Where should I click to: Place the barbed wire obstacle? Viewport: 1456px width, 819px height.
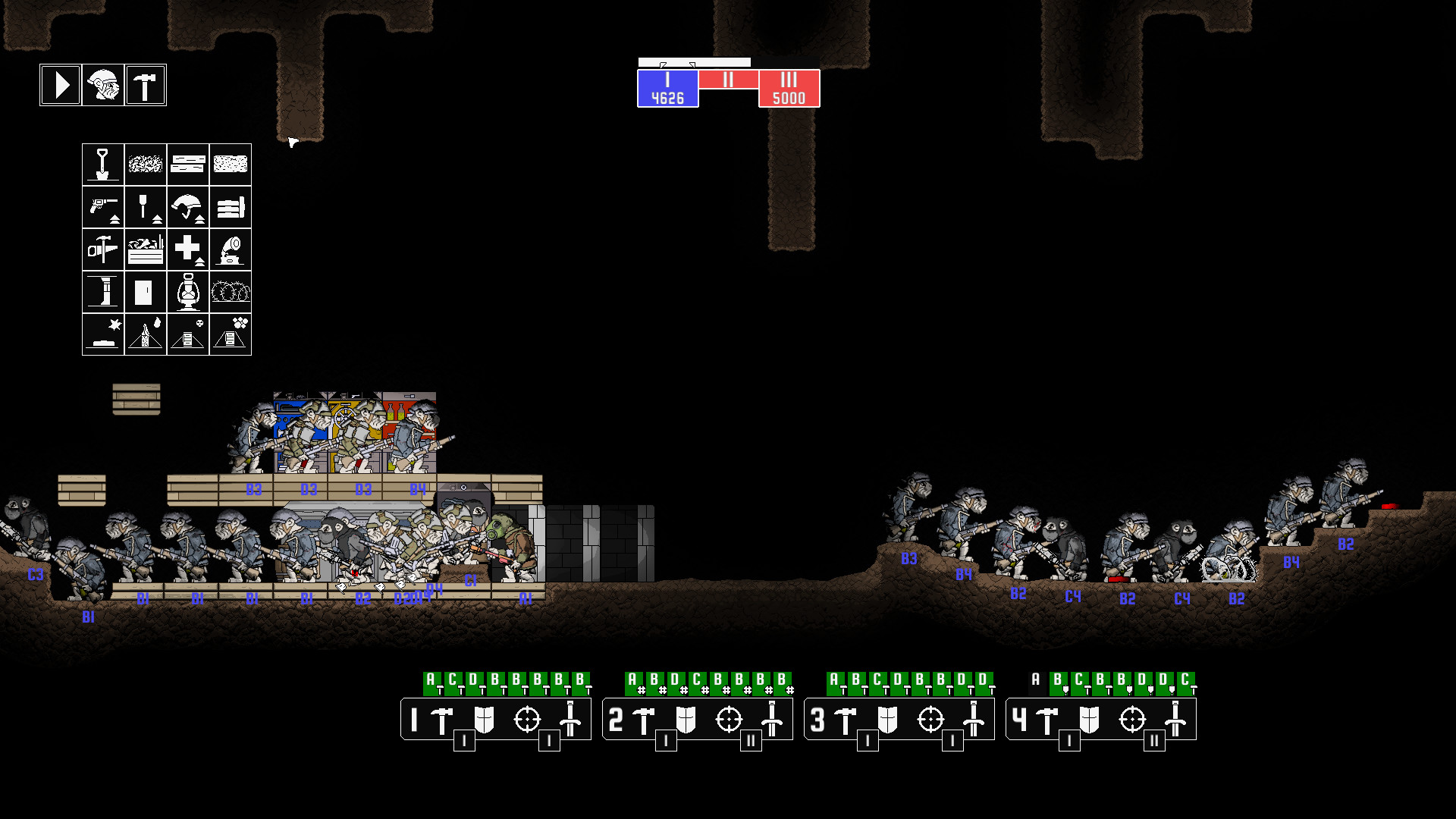click(231, 291)
